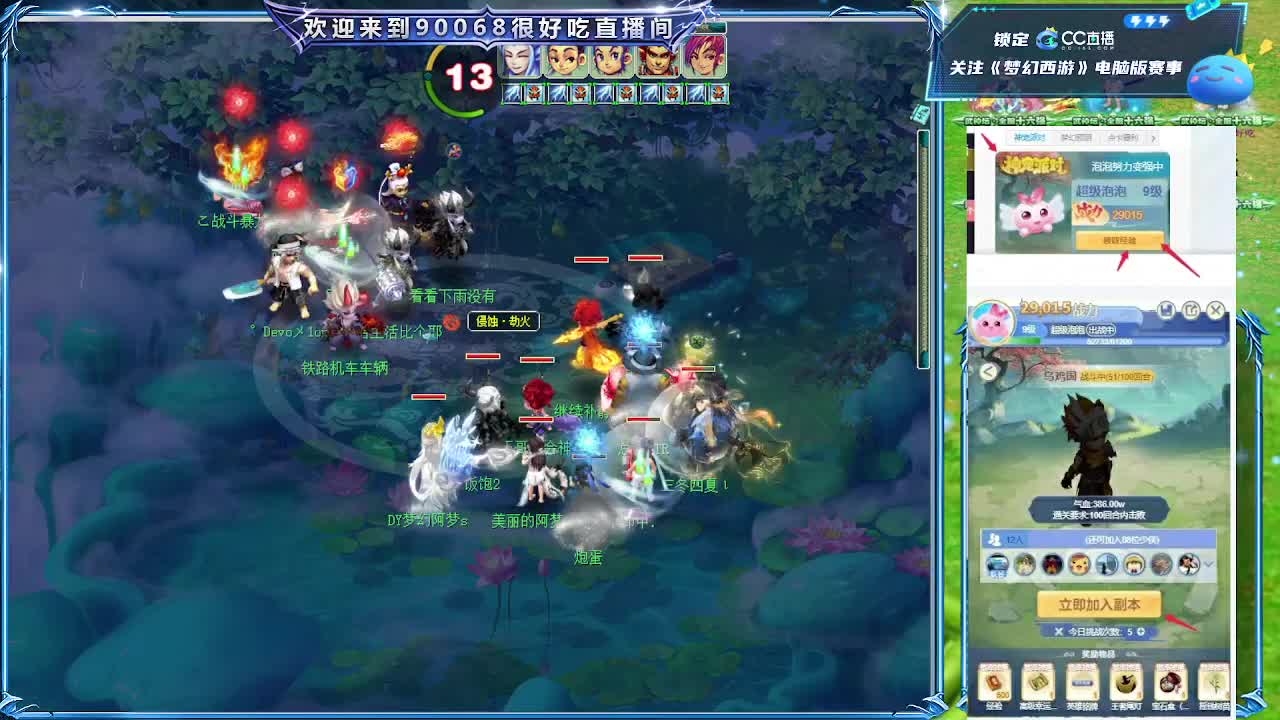Click the 王者夜灯 reward item icon

tap(1124, 683)
